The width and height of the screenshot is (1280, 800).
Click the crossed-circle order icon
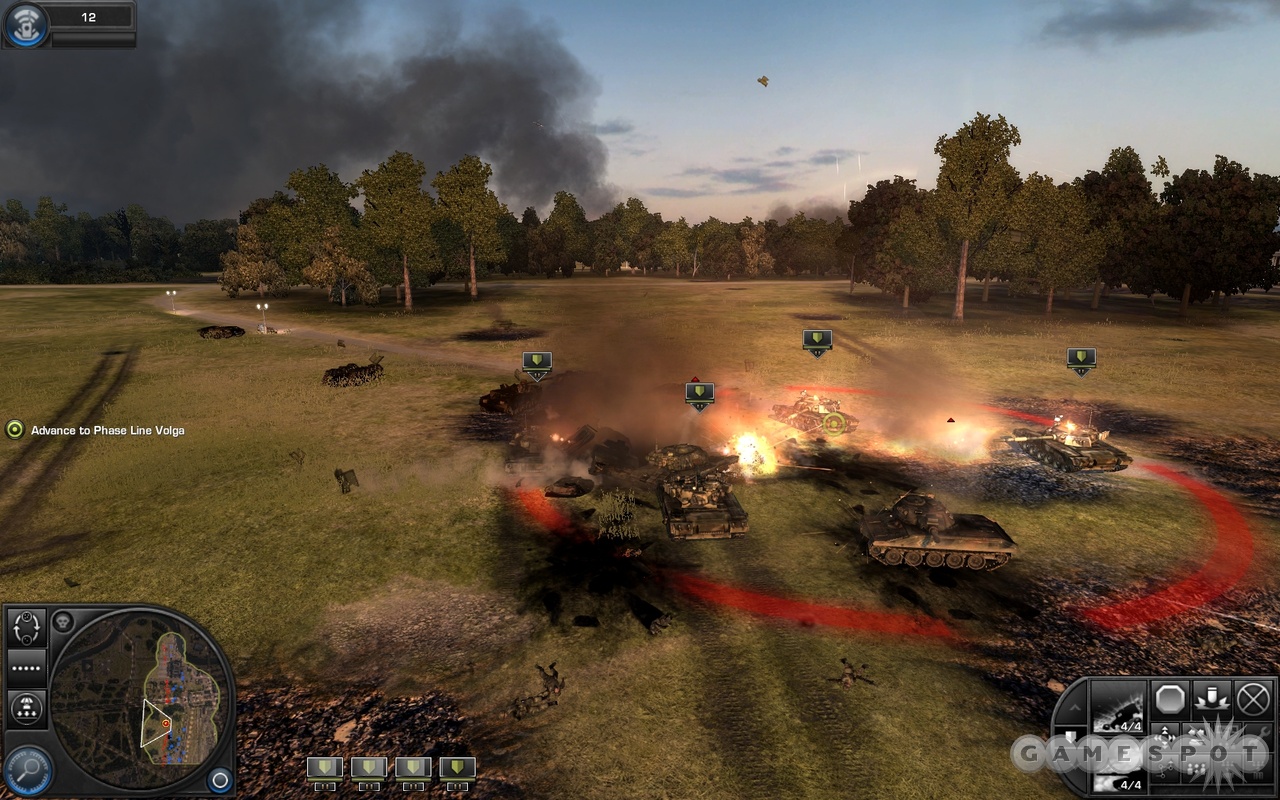[x=1253, y=699]
